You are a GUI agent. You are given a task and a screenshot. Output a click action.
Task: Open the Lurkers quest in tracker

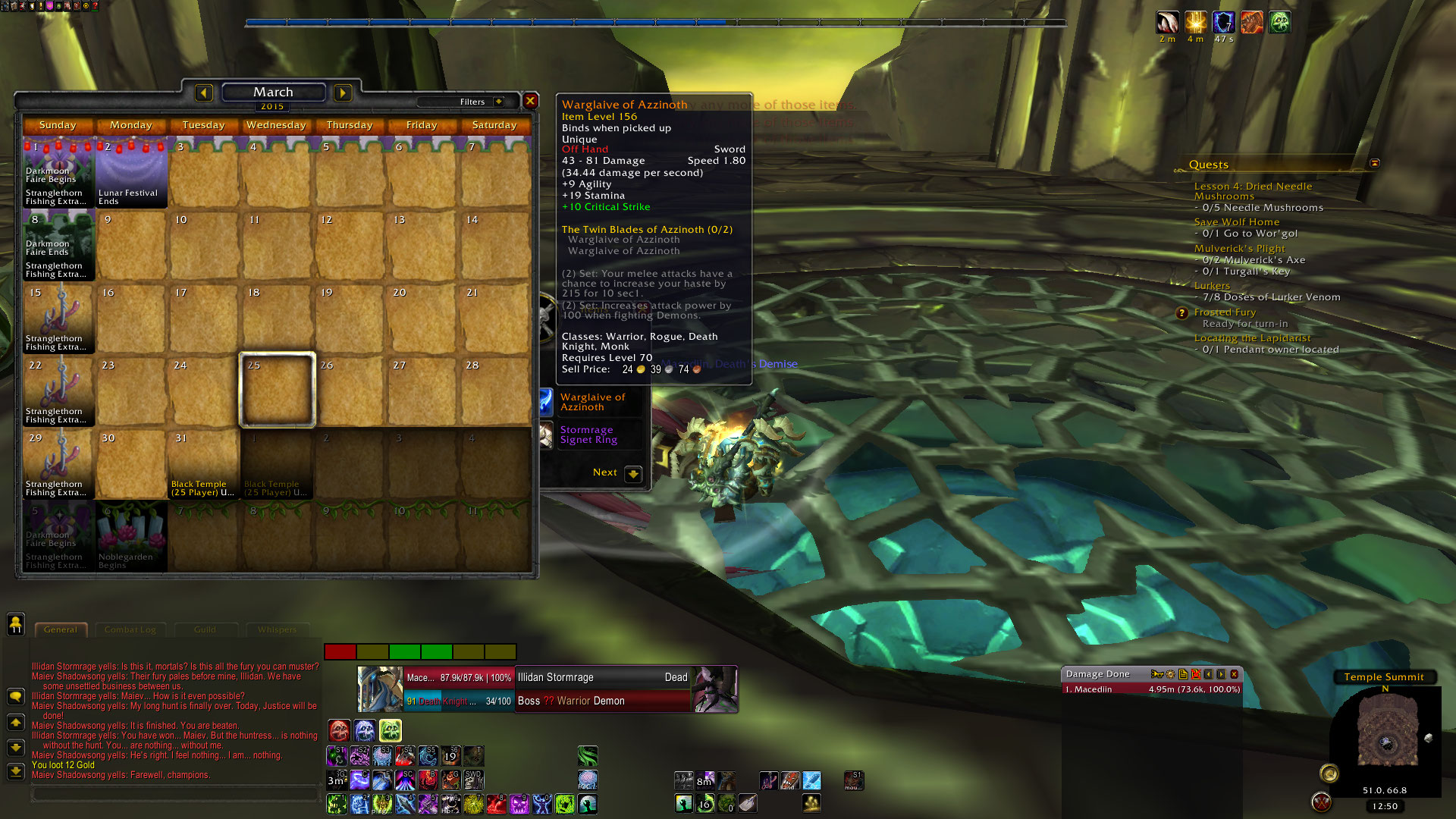click(x=1212, y=286)
